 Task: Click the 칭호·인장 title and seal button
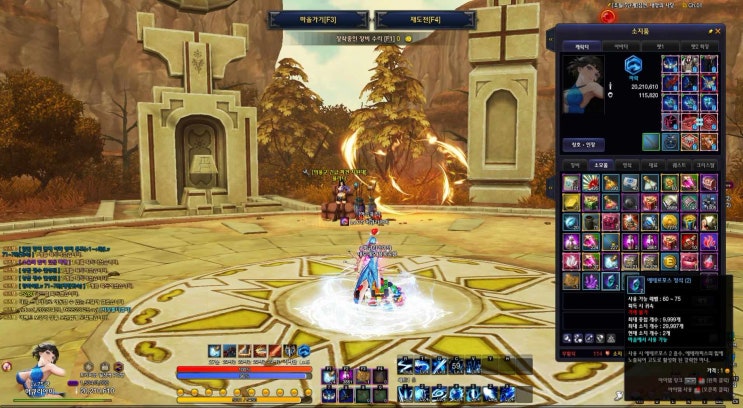point(582,143)
